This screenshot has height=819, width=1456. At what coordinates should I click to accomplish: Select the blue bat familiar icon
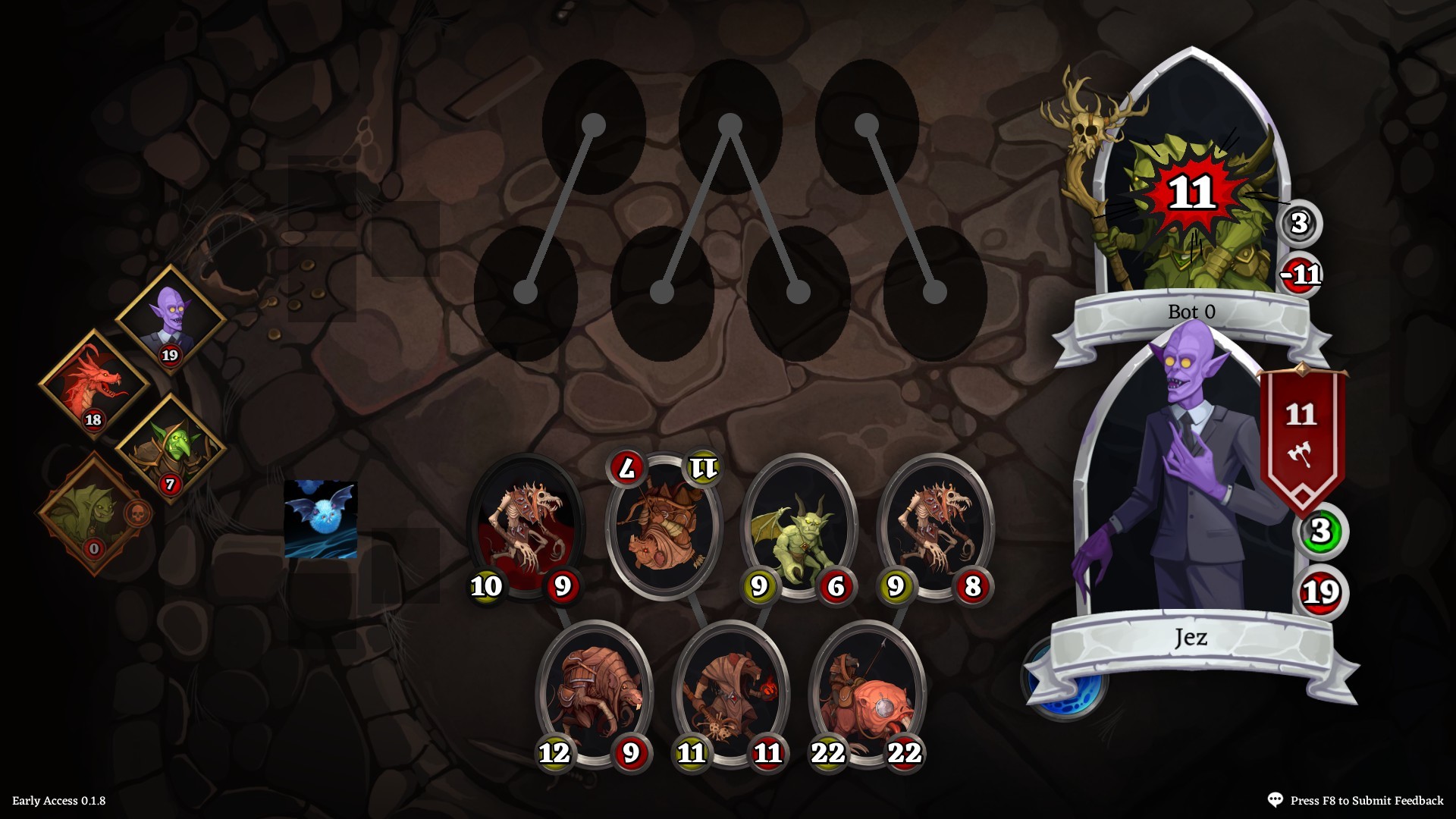(x=319, y=518)
